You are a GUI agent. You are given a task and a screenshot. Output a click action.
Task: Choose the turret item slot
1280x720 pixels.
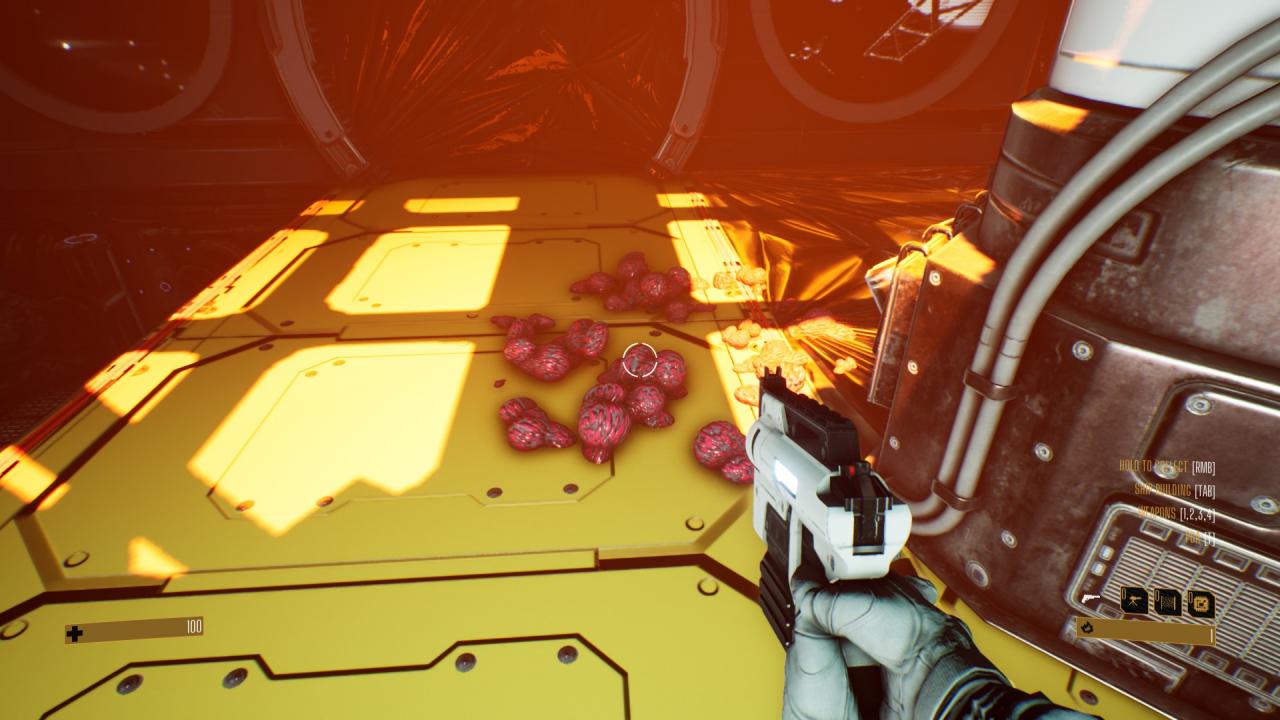[x=1134, y=601]
